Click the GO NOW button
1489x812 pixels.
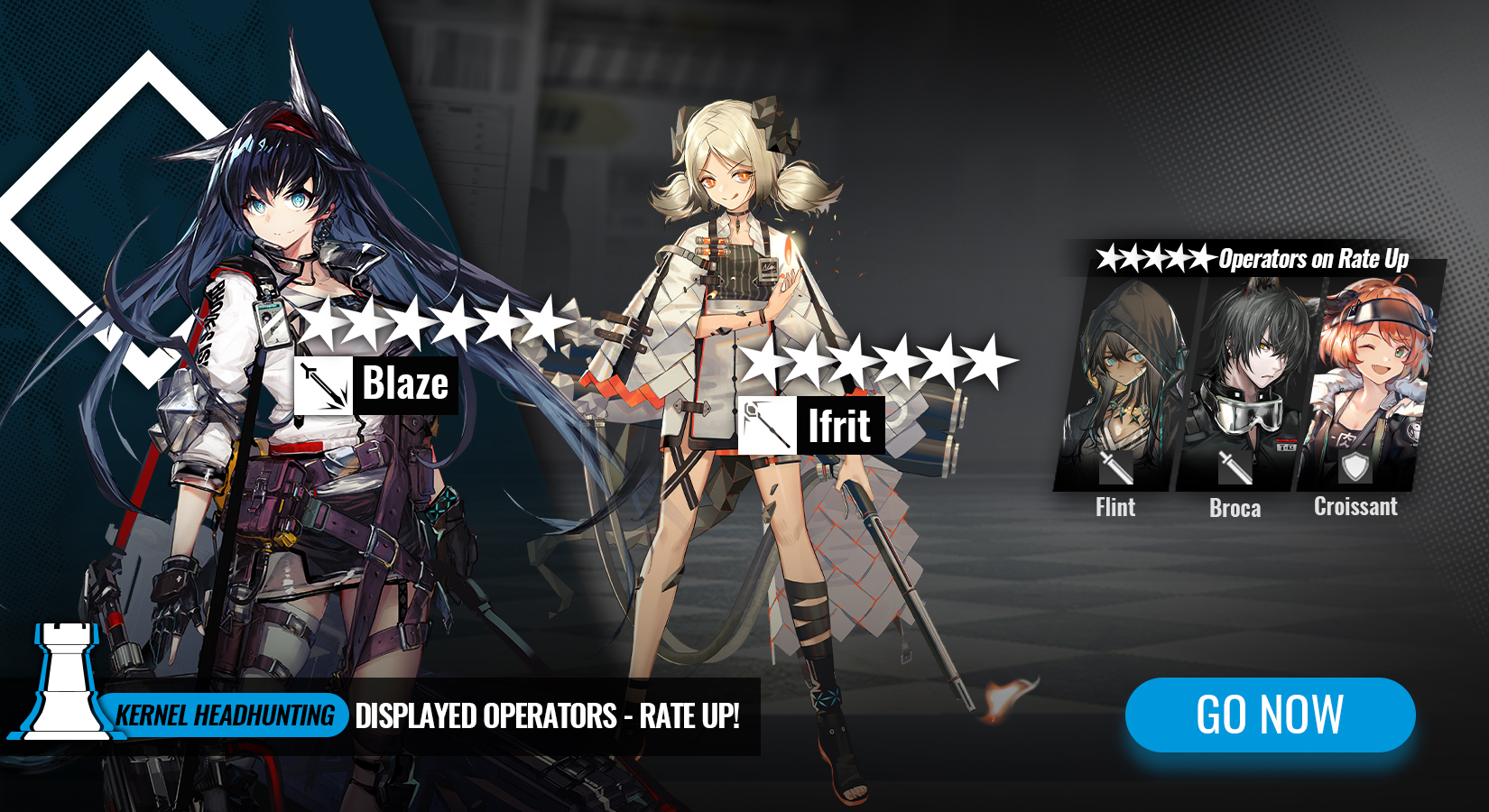(x=1270, y=715)
